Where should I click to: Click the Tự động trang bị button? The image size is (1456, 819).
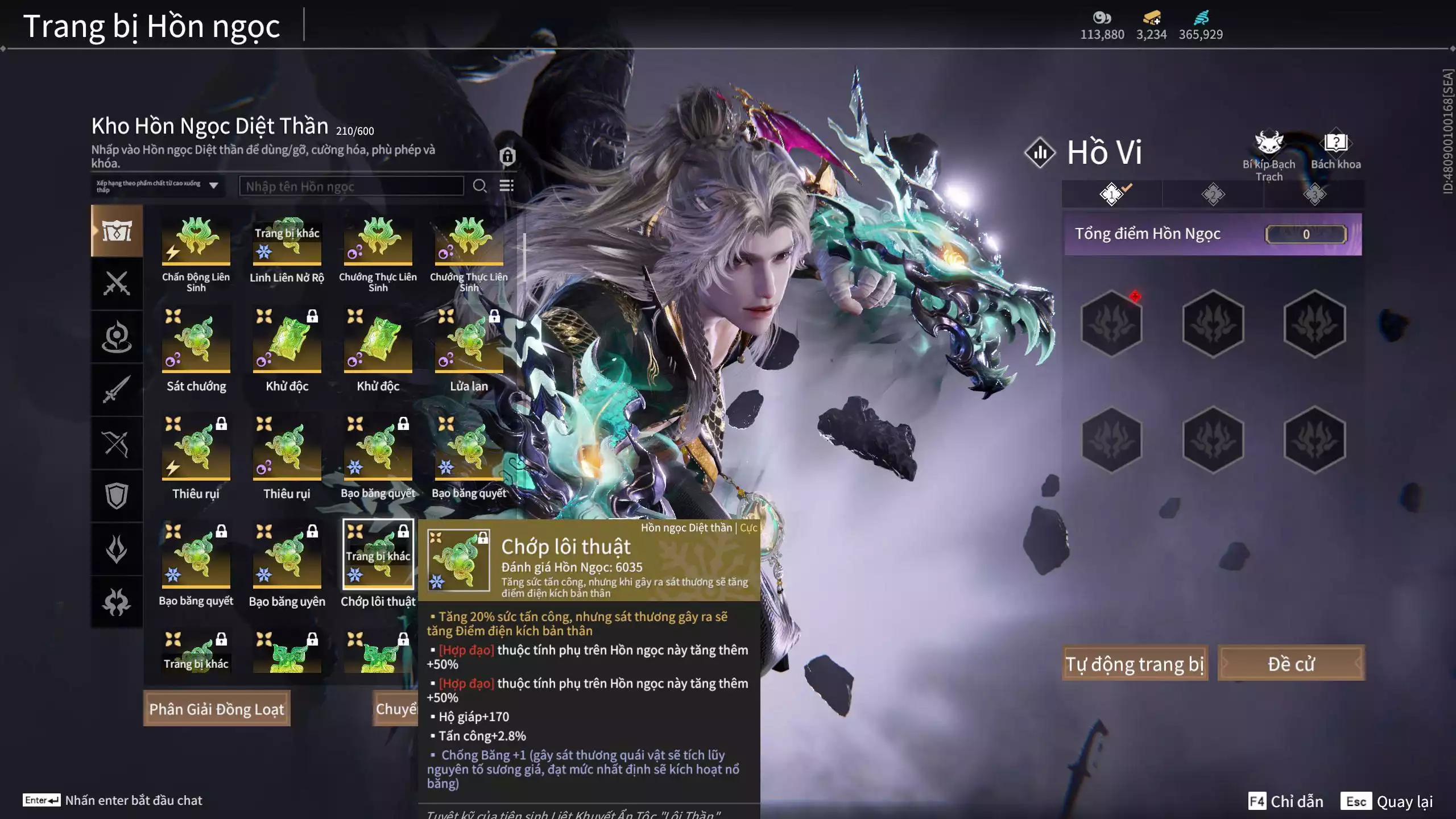[1134, 663]
